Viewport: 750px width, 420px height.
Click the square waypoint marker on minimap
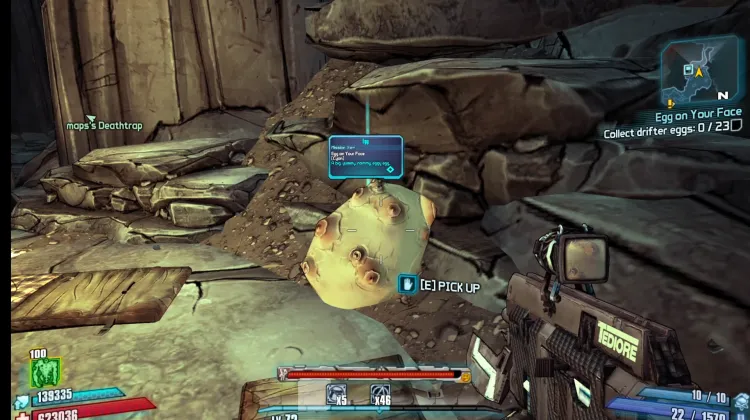coord(687,69)
